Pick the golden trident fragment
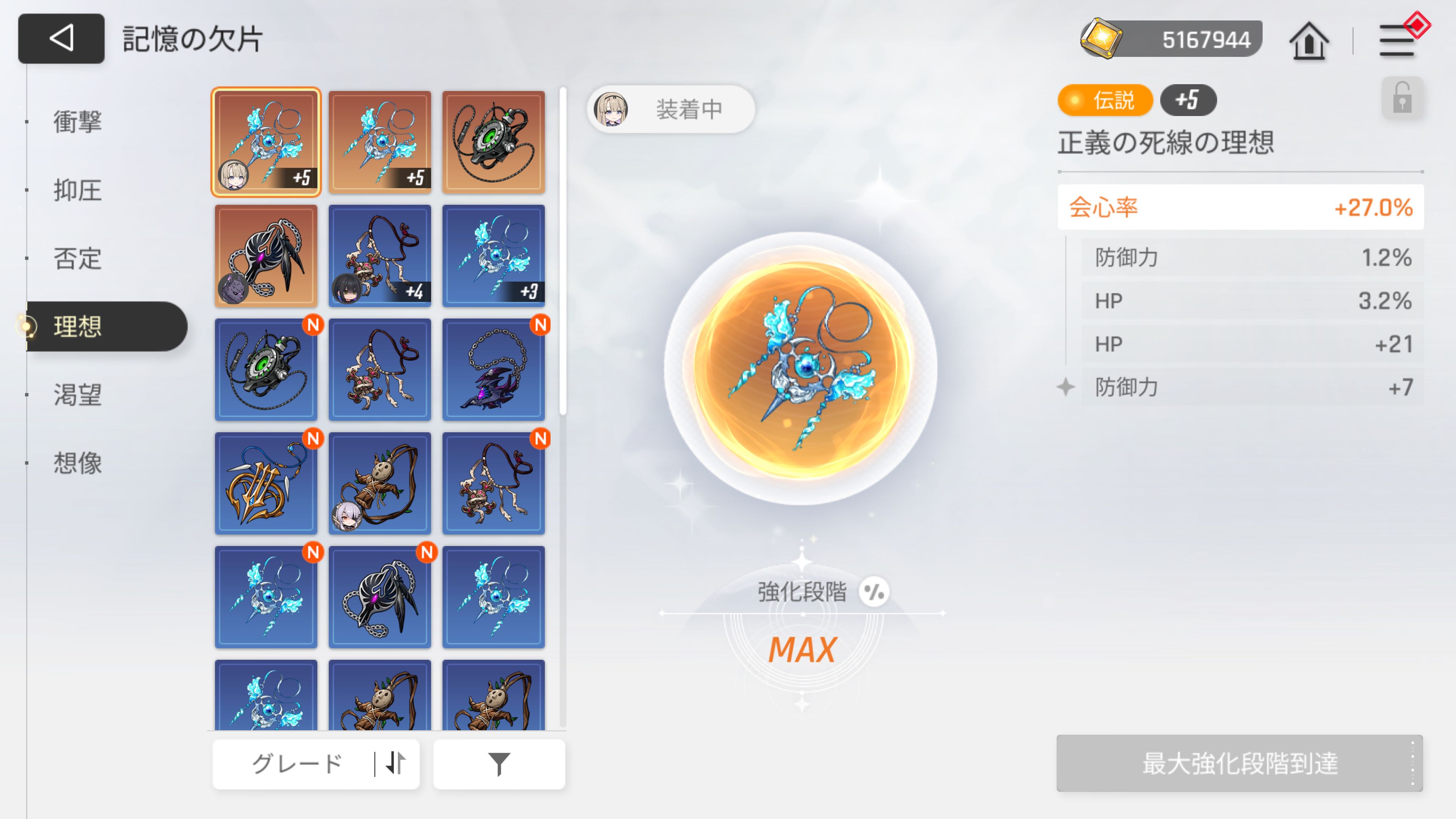The width and height of the screenshot is (1456, 819). [x=266, y=483]
